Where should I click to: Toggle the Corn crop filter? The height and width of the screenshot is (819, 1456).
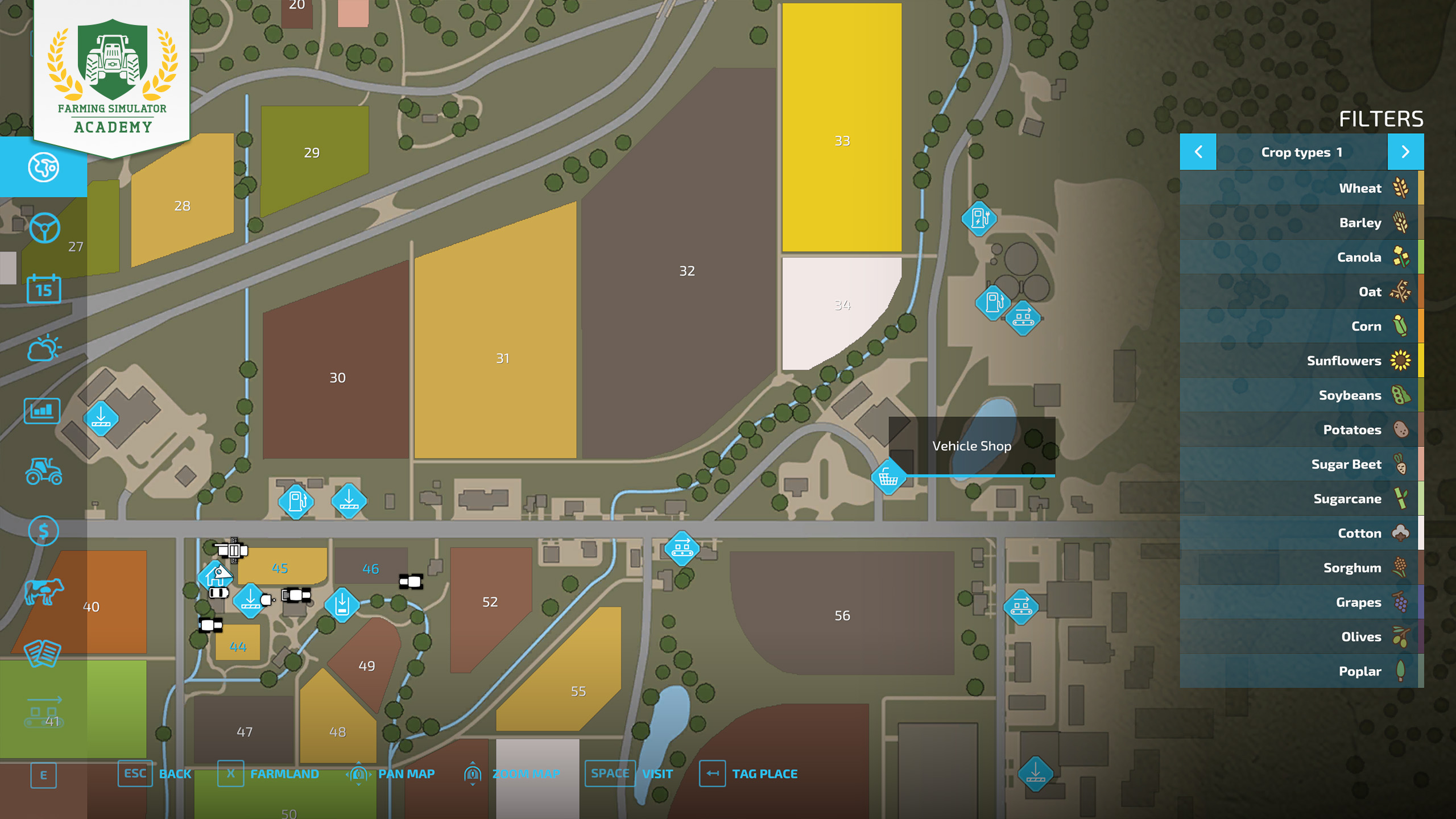1301,326
